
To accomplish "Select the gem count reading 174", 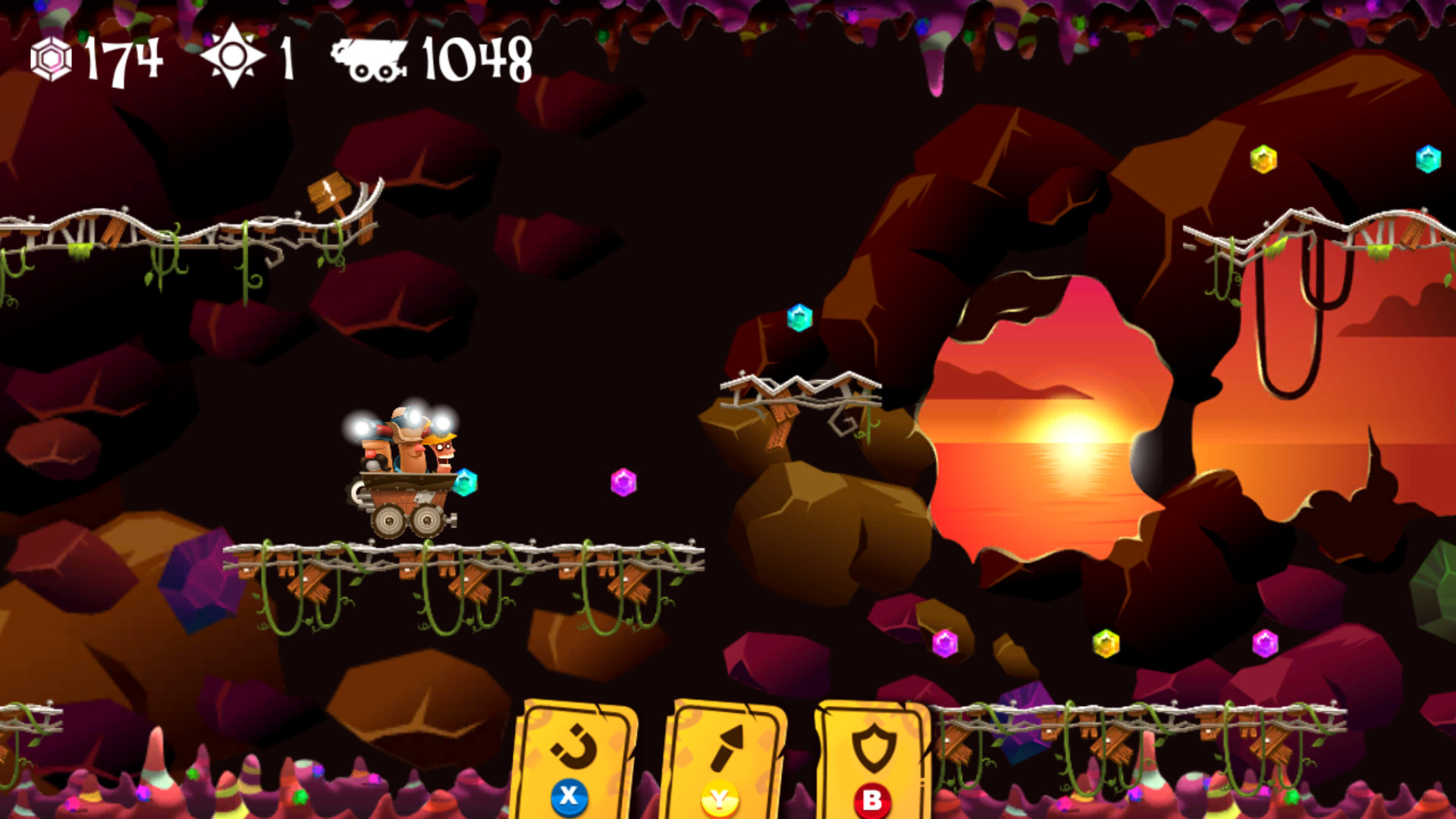I will [125, 58].
